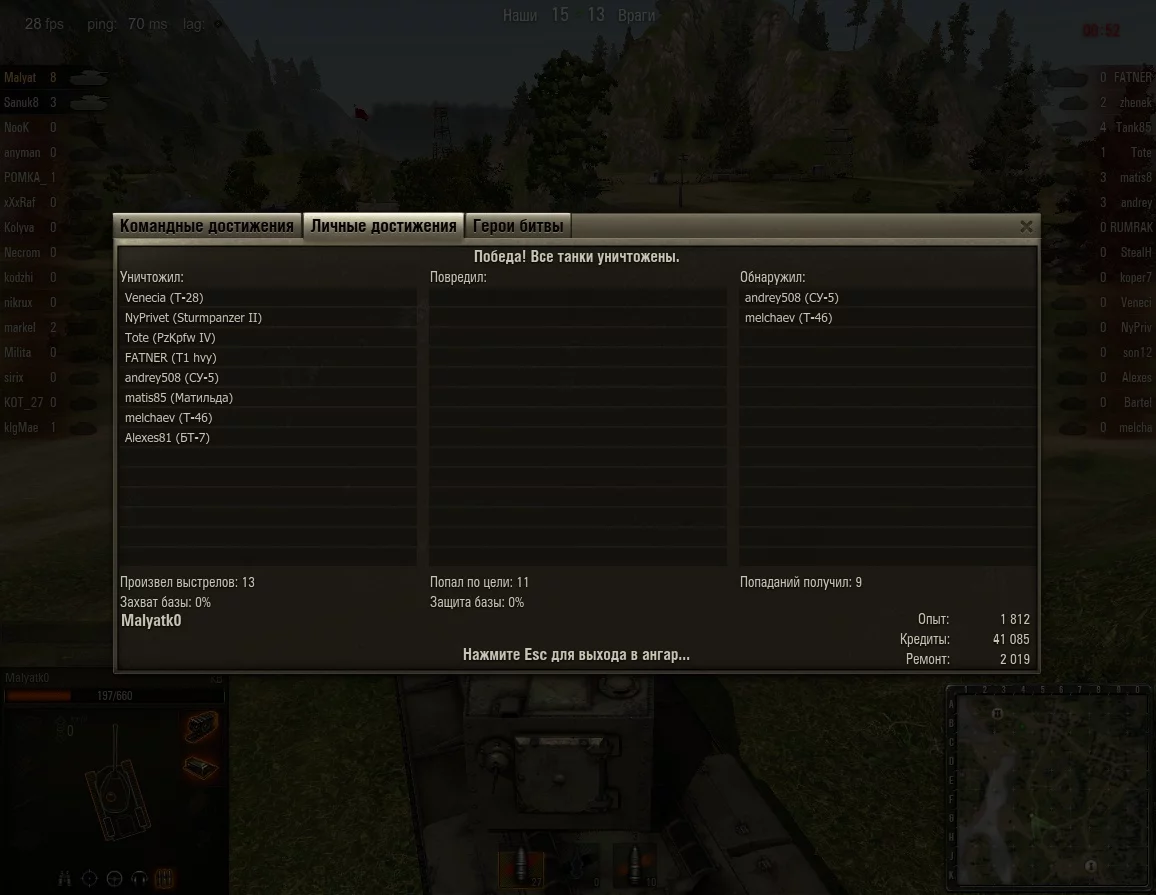Choose andrey508 (СУ-5) in Обнаружил list
Screen dimensions: 1156x895
pyautogui.click(x=792, y=298)
